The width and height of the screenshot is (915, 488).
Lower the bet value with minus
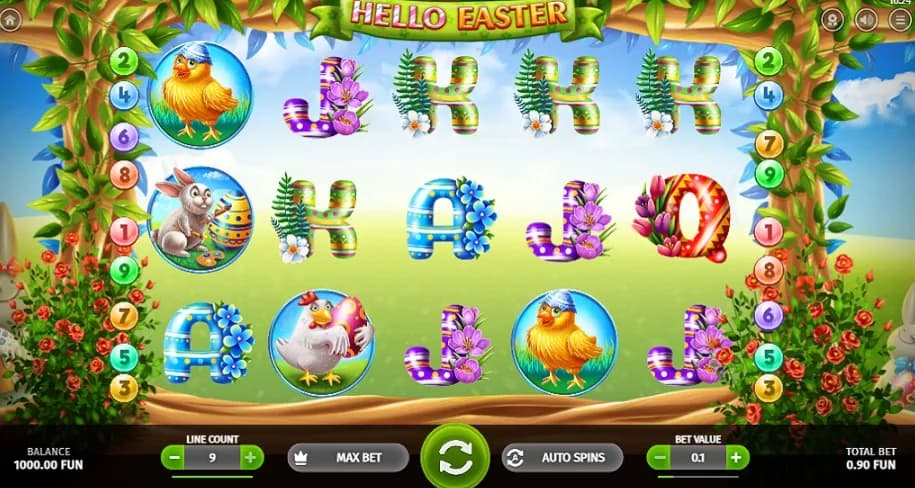(x=660, y=458)
